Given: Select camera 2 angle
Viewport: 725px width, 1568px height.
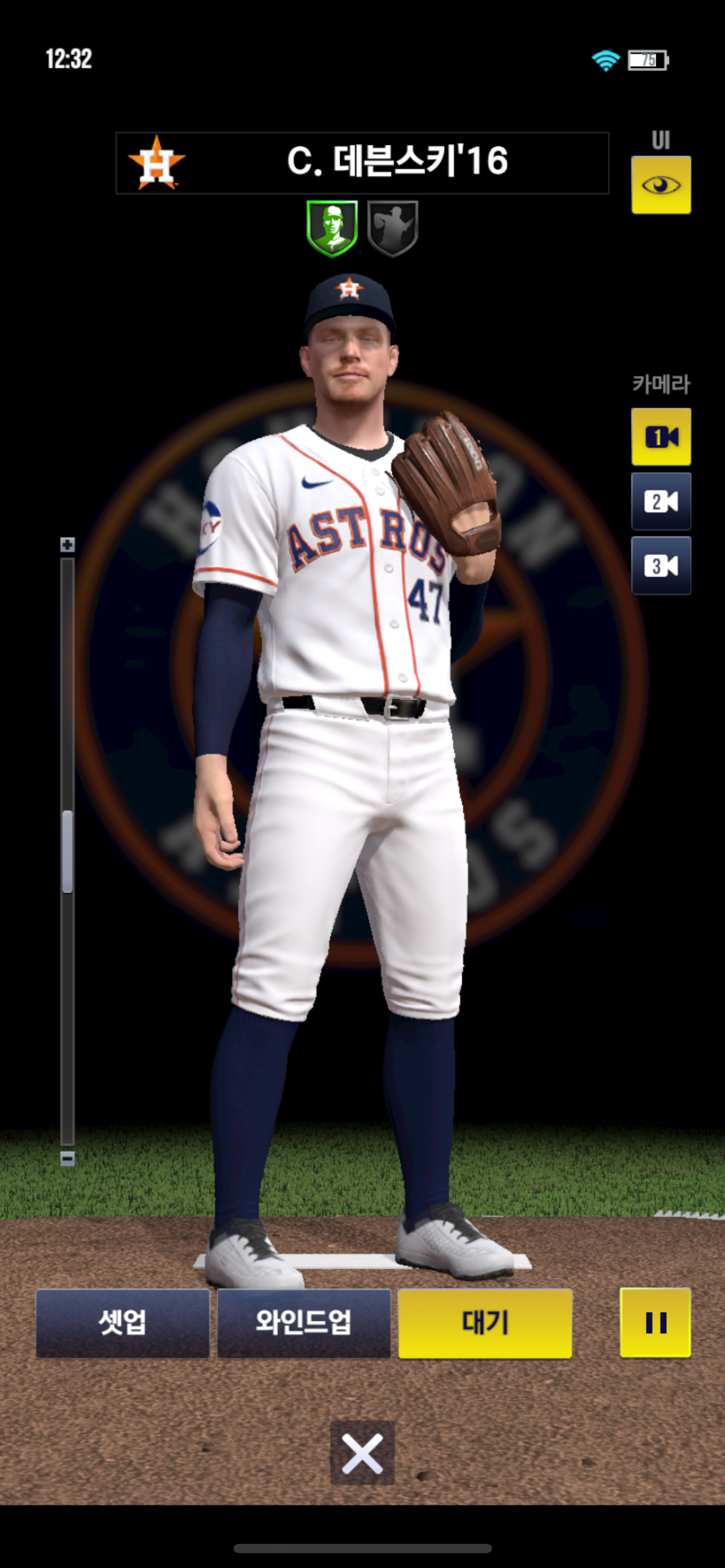Looking at the screenshot, I should pyautogui.click(x=661, y=502).
